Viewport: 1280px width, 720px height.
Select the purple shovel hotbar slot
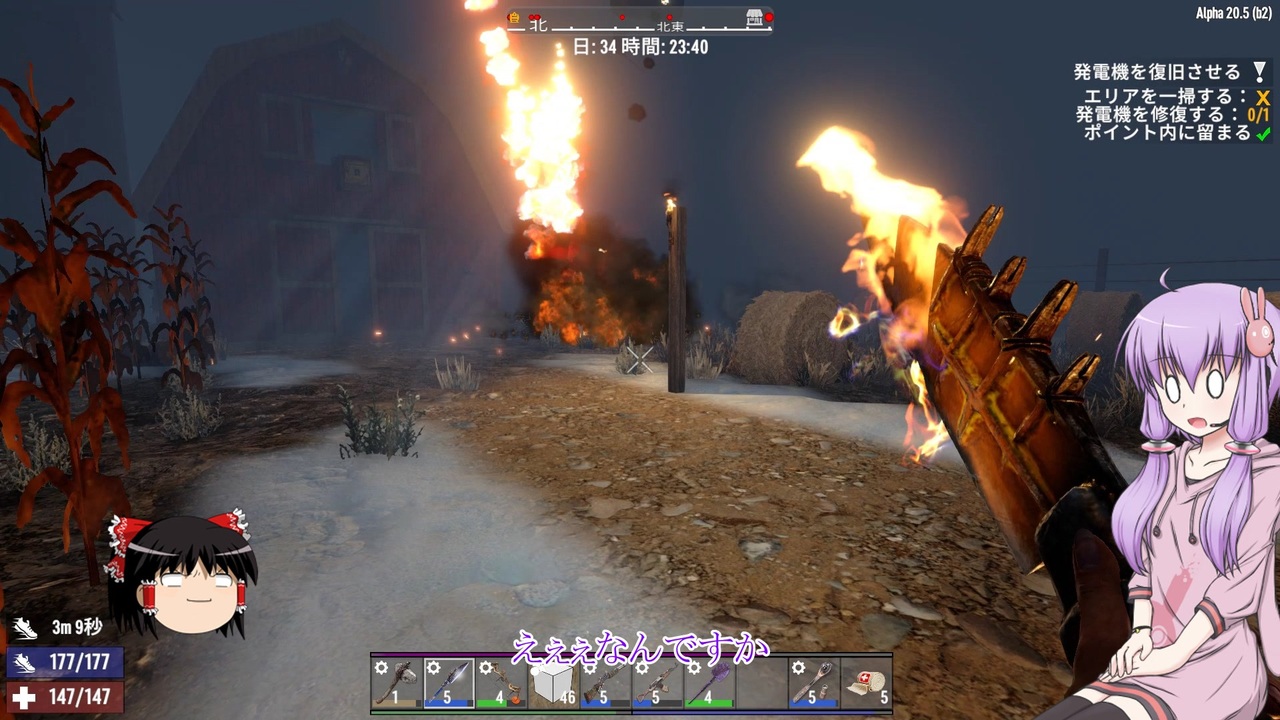pyautogui.click(x=709, y=684)
